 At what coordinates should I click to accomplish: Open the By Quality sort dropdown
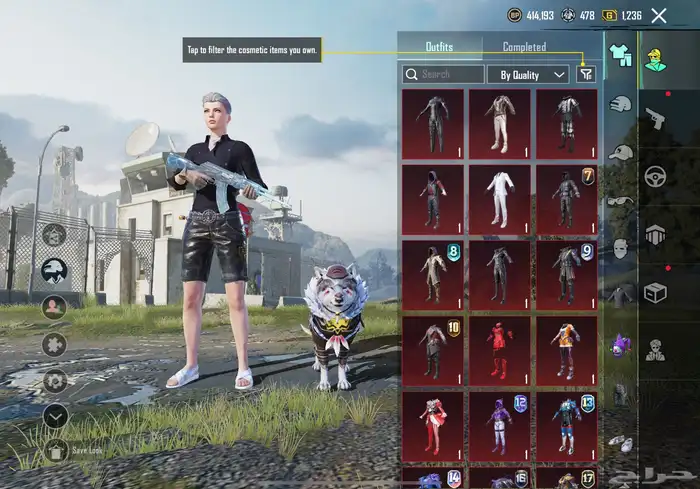pos(528,74)
